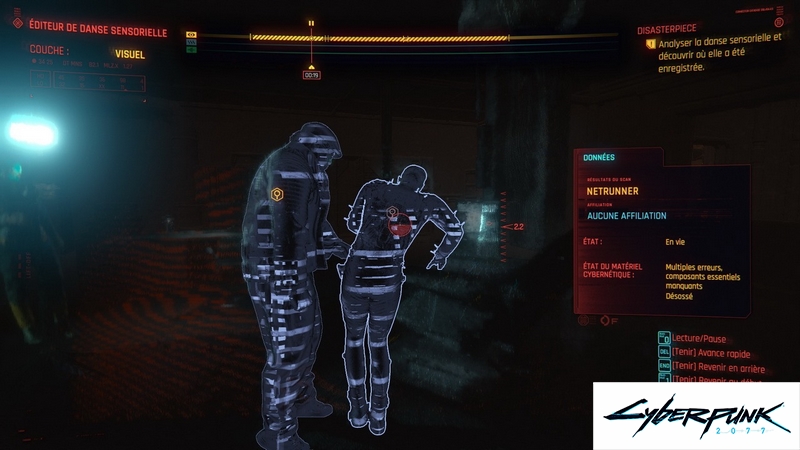Screen dimensions: 800x450
Task: Select the scan marker on the netrunner's back
Action: (x=393, y=213)
